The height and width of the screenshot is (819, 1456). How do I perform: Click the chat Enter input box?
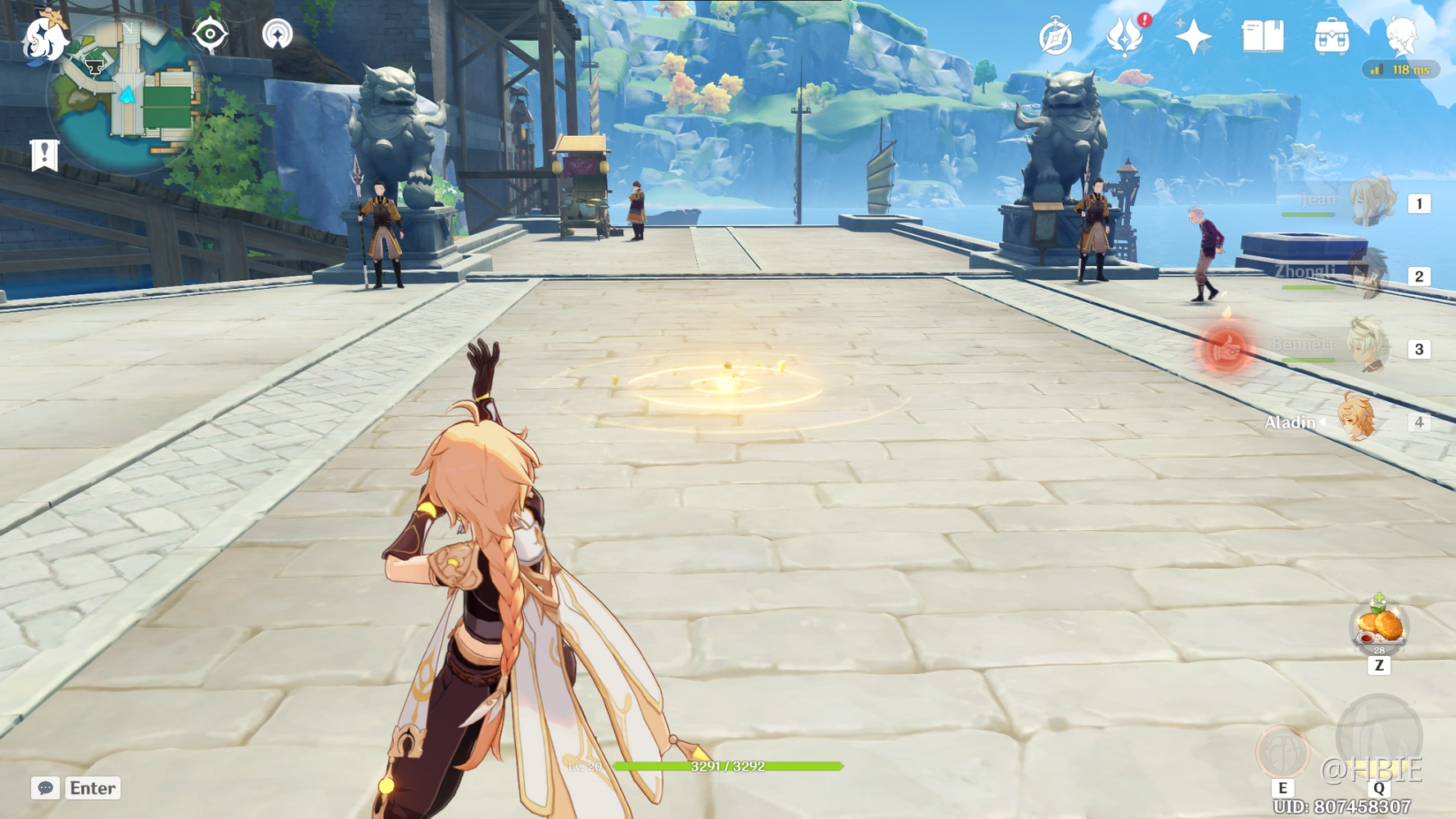(91, 788)
